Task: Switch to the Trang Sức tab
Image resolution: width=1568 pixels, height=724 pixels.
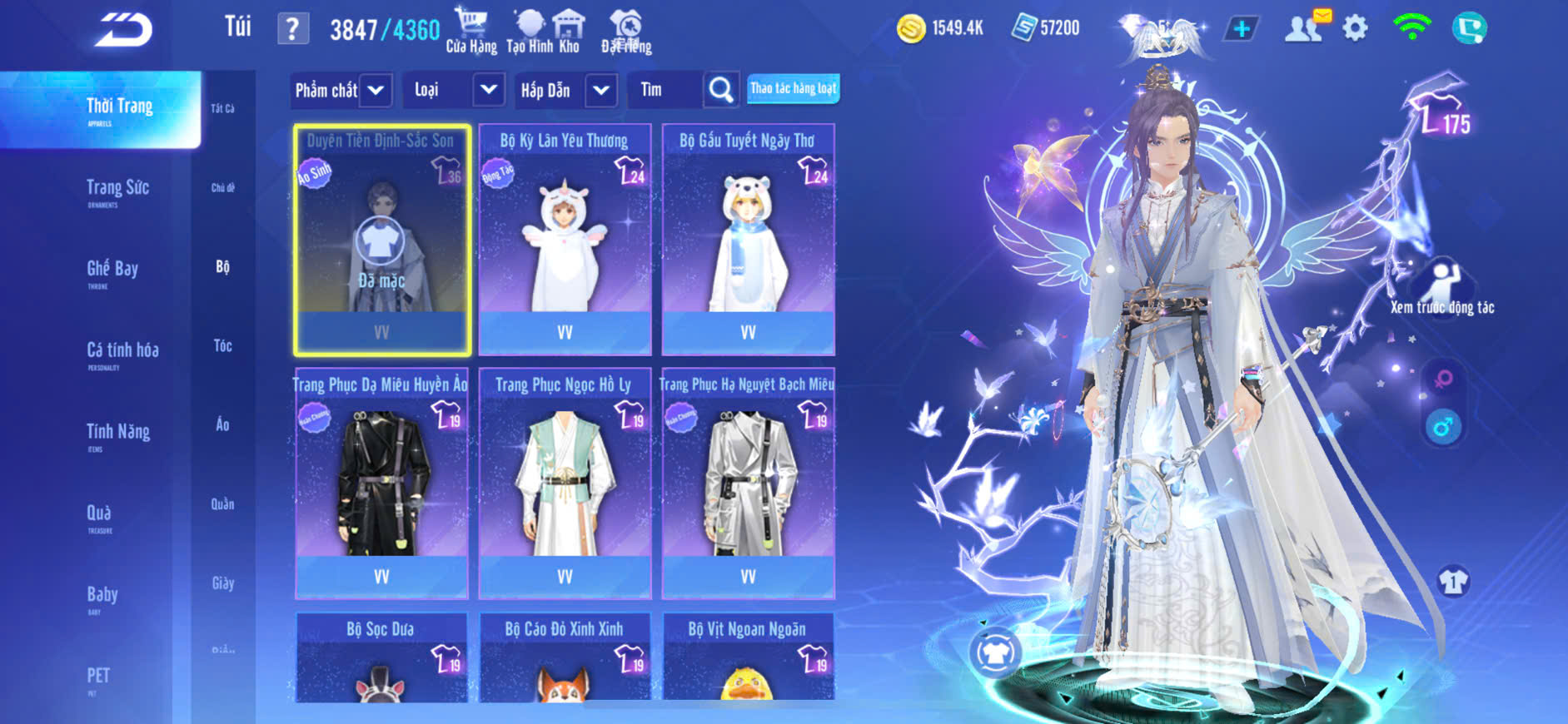Action: (x=117, y=190)
